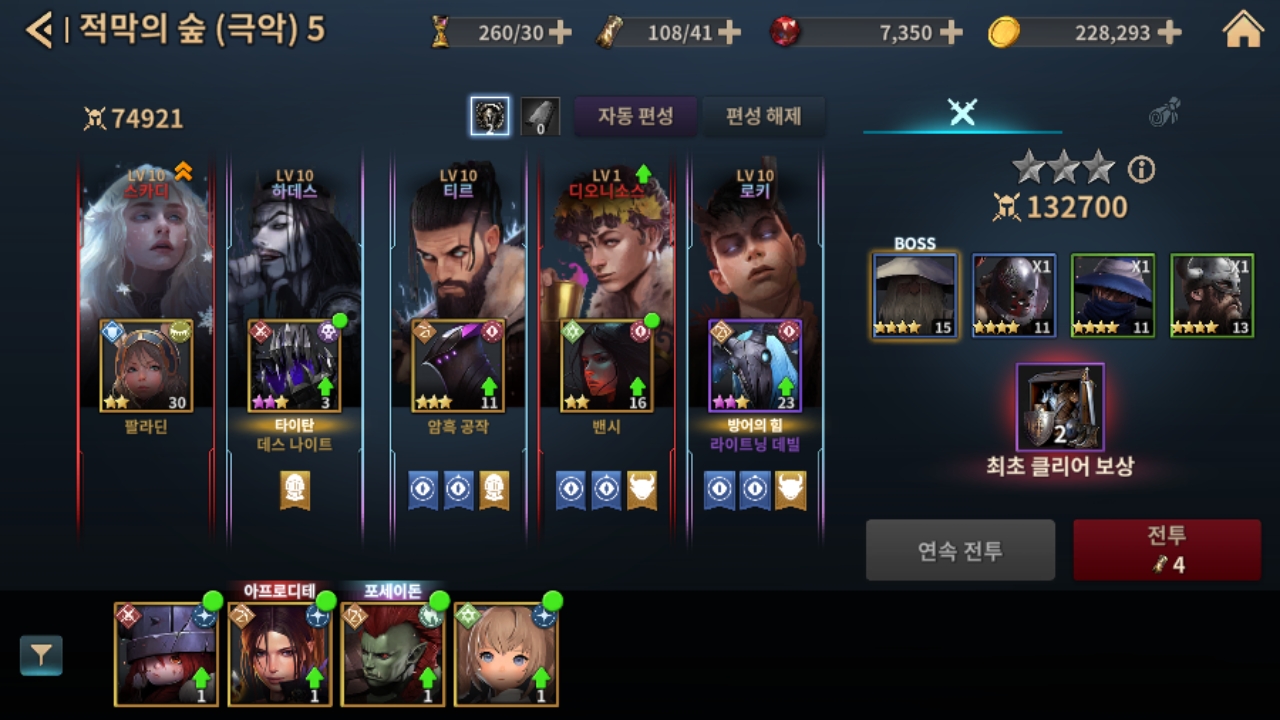Select the 라이트닝 데빌 unit slot

pos(755,366)
